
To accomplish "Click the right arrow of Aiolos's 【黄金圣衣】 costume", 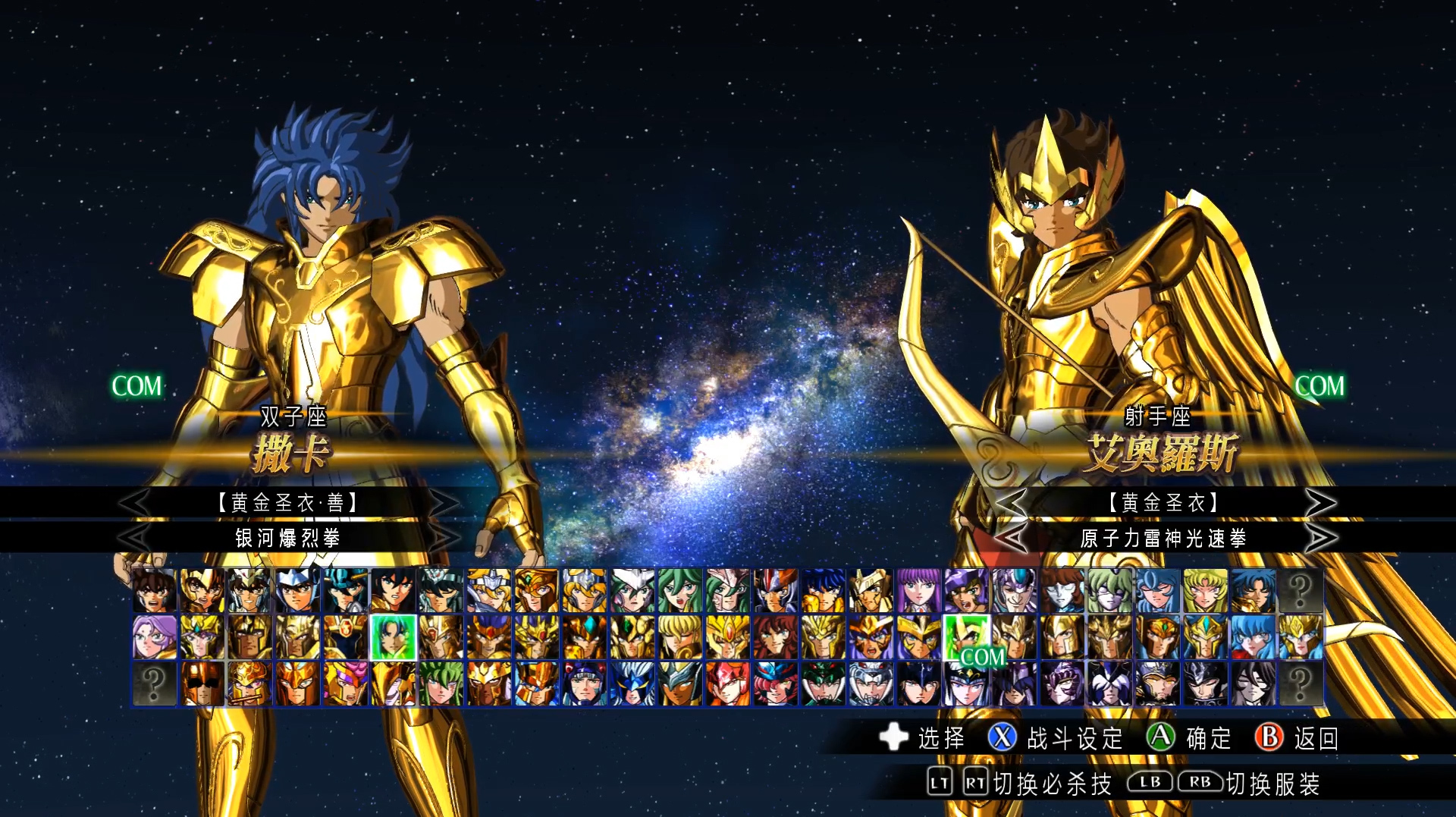I will tap(1320, 502).
